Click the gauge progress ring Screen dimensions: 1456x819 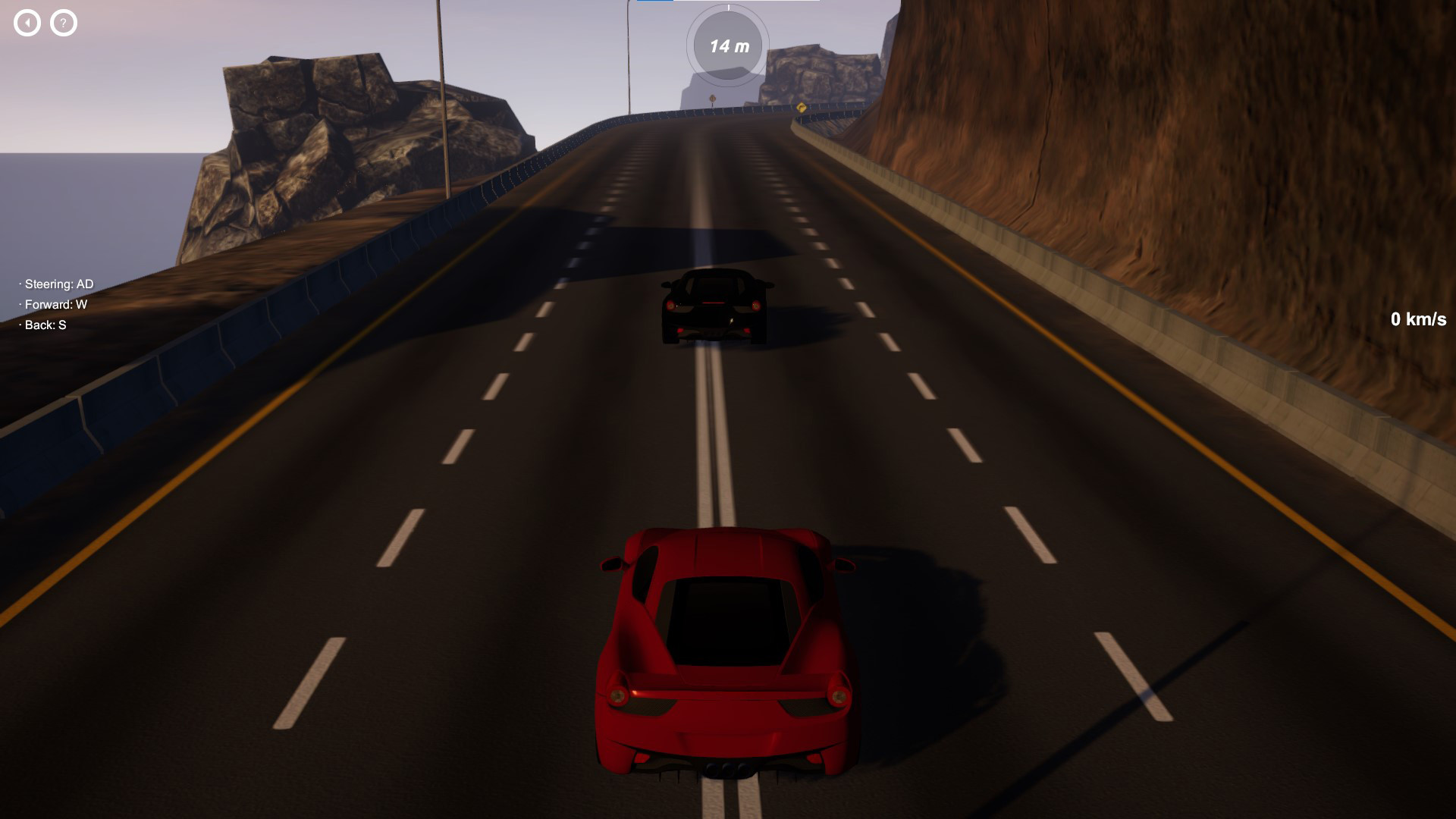(x=692, y=46)
